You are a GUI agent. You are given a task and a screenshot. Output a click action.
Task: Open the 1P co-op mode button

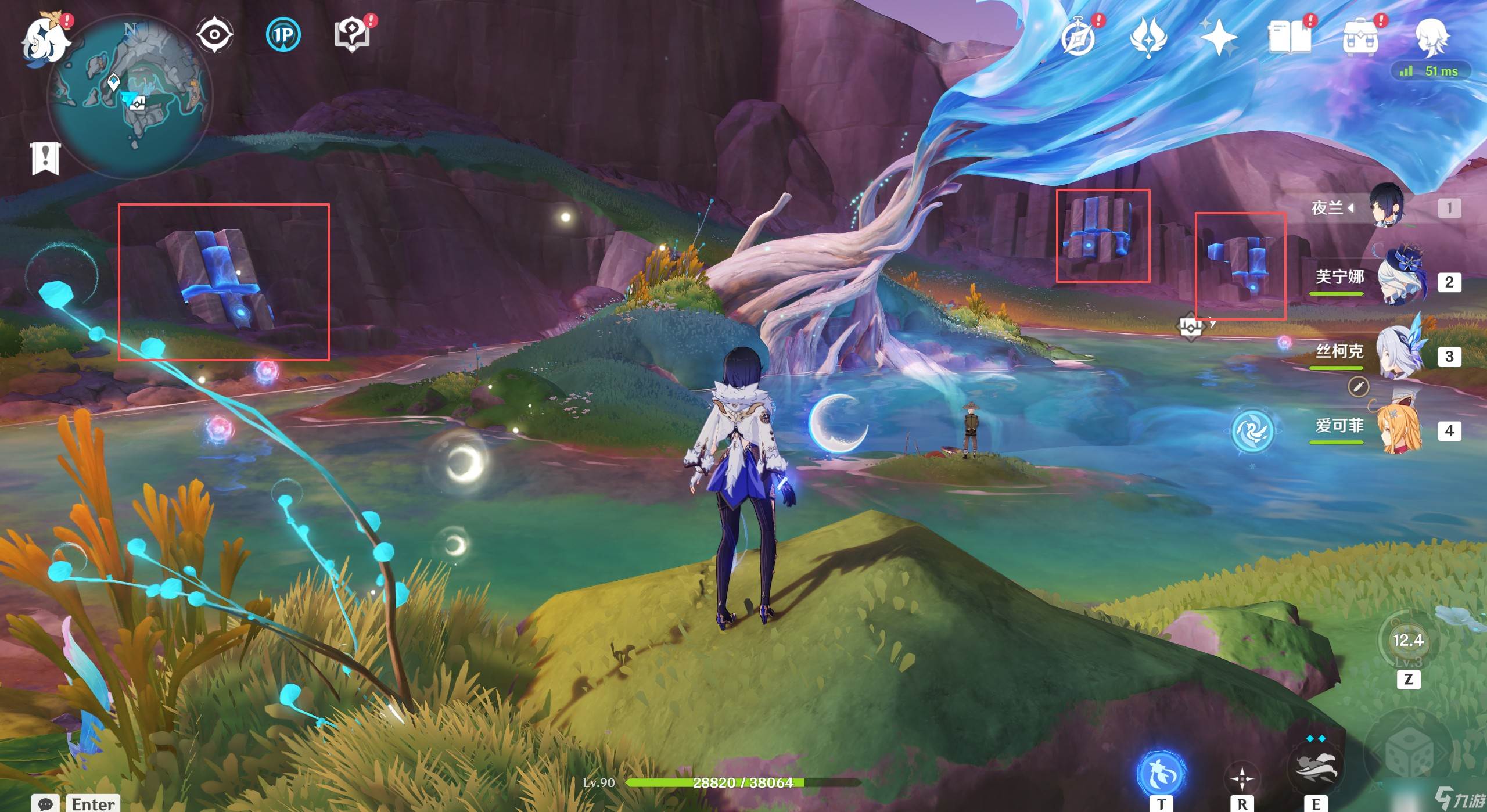tap(283, 35)
